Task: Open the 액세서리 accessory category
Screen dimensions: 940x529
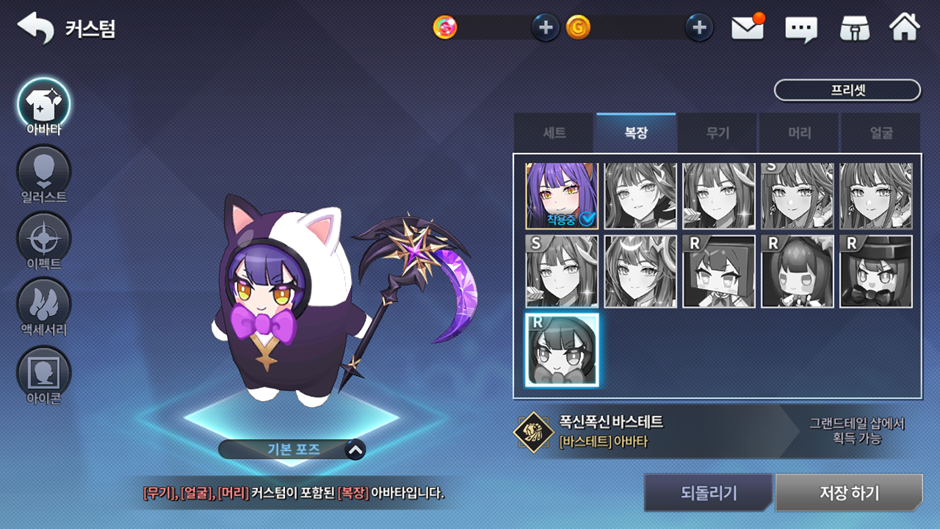Action: [x=43, y=306]
